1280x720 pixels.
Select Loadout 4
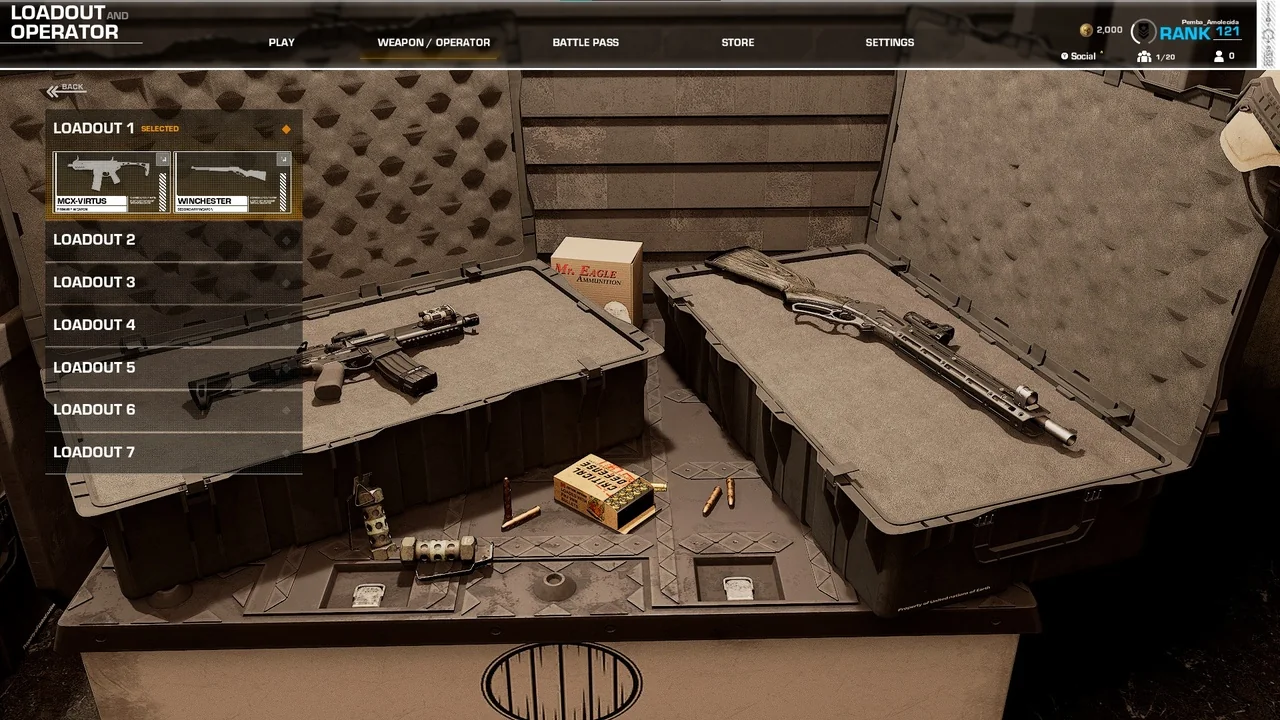click(173, 325)
